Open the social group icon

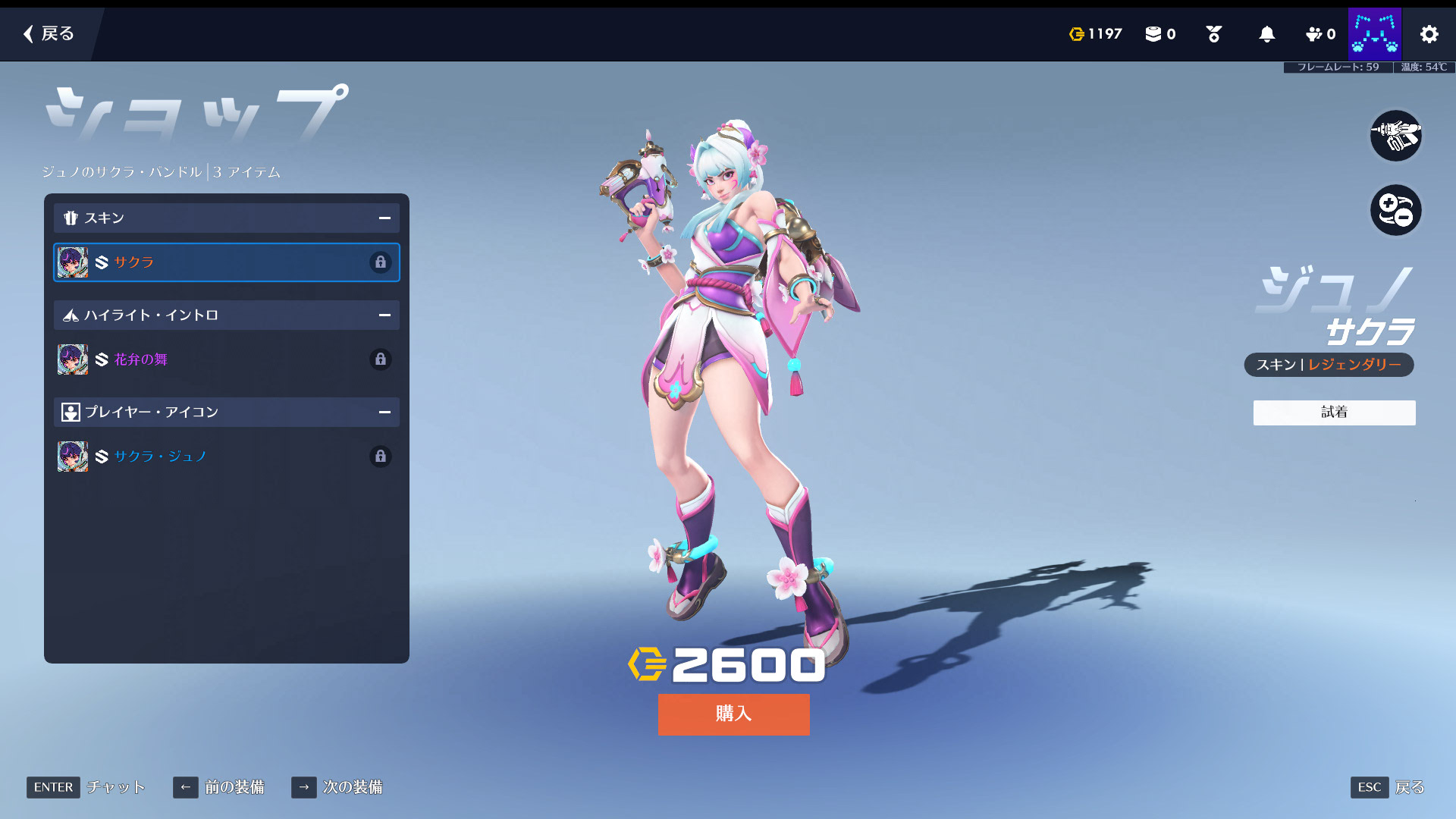tap(1319, 34)
